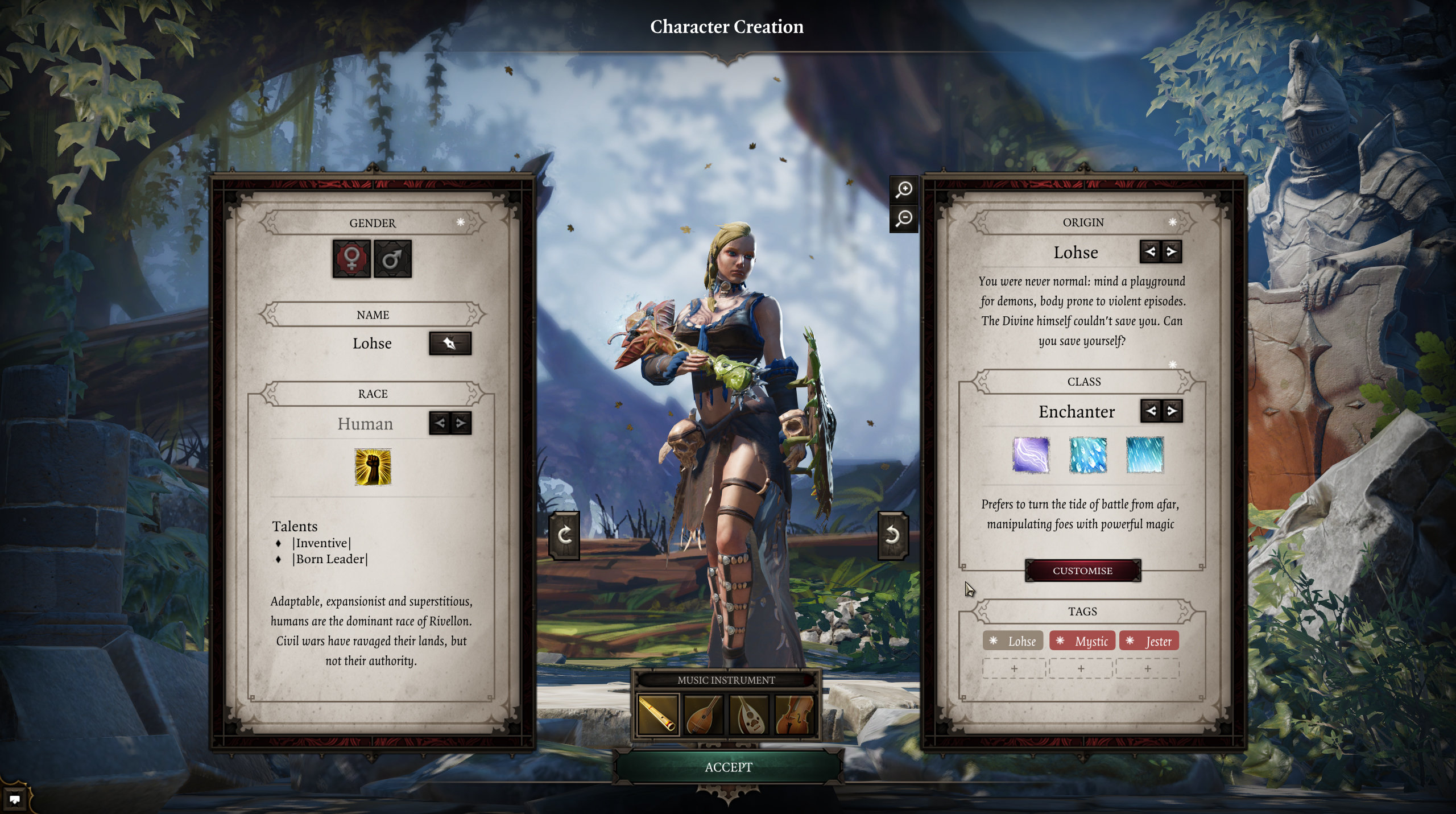
Task: Select the female gender icon
Action: coord(351,259)
